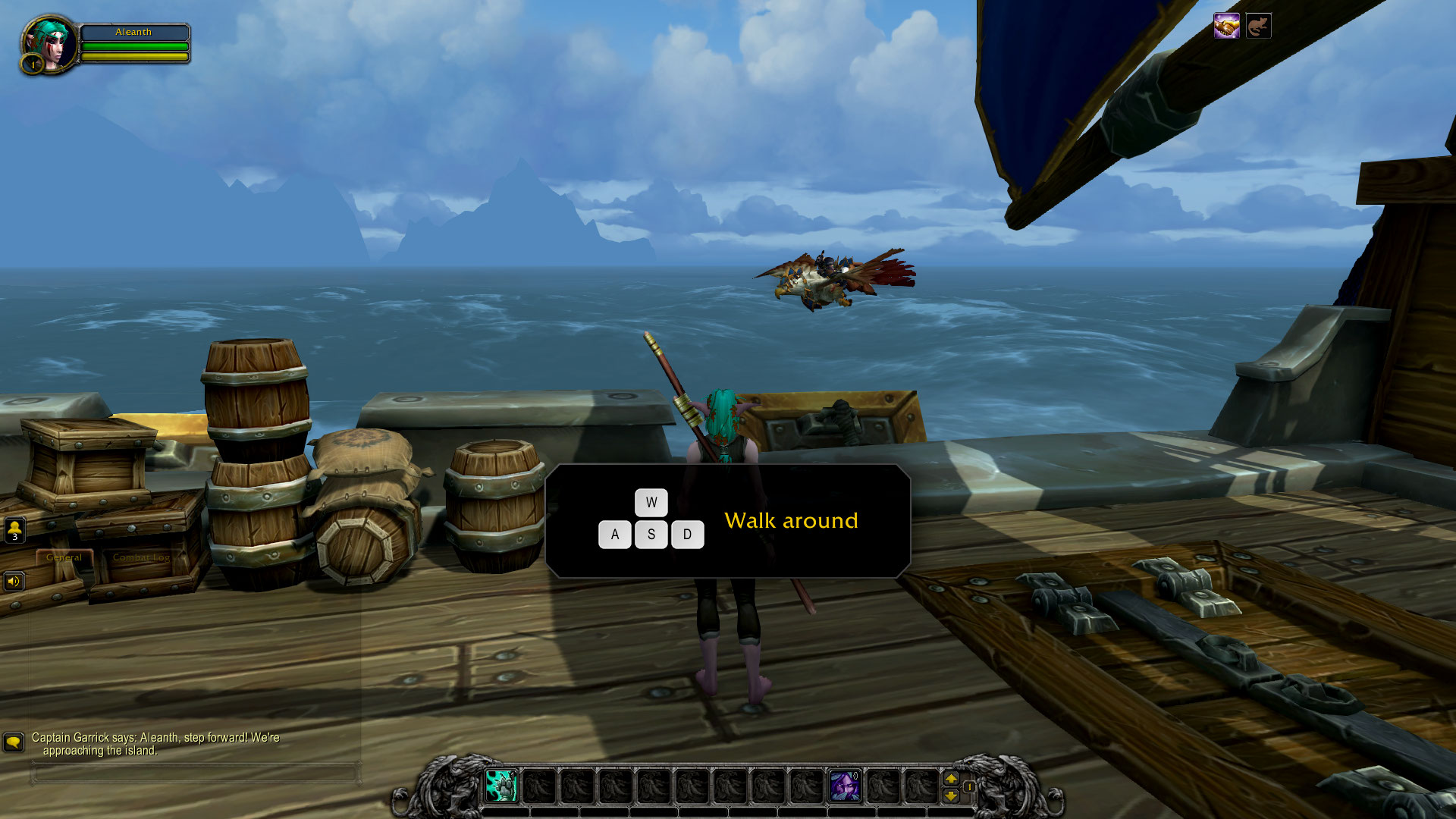Viewport: 1456px width, 819px height.
Task: Page down the action bar with the down arrow
Action: pos(952,796)
